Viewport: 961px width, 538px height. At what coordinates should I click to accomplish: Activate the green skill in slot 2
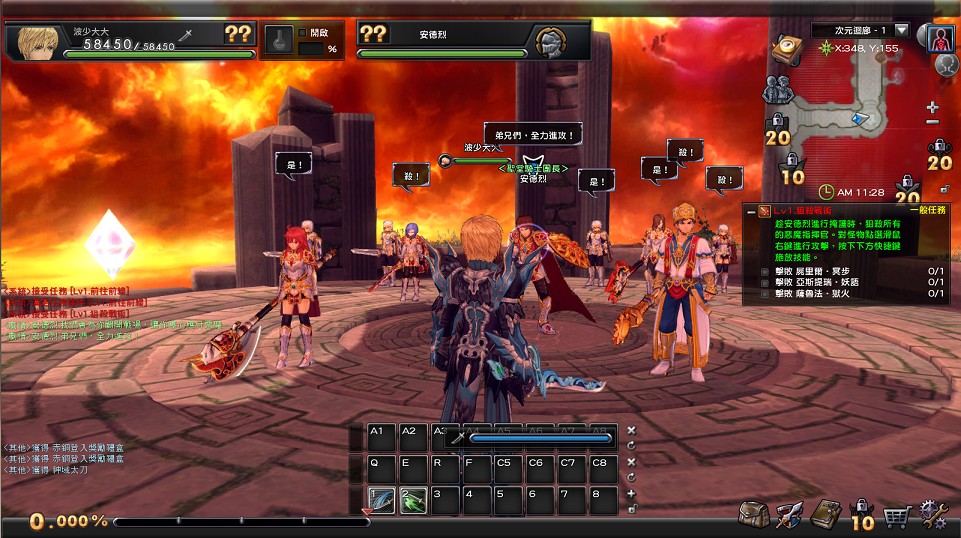(413, 500)
